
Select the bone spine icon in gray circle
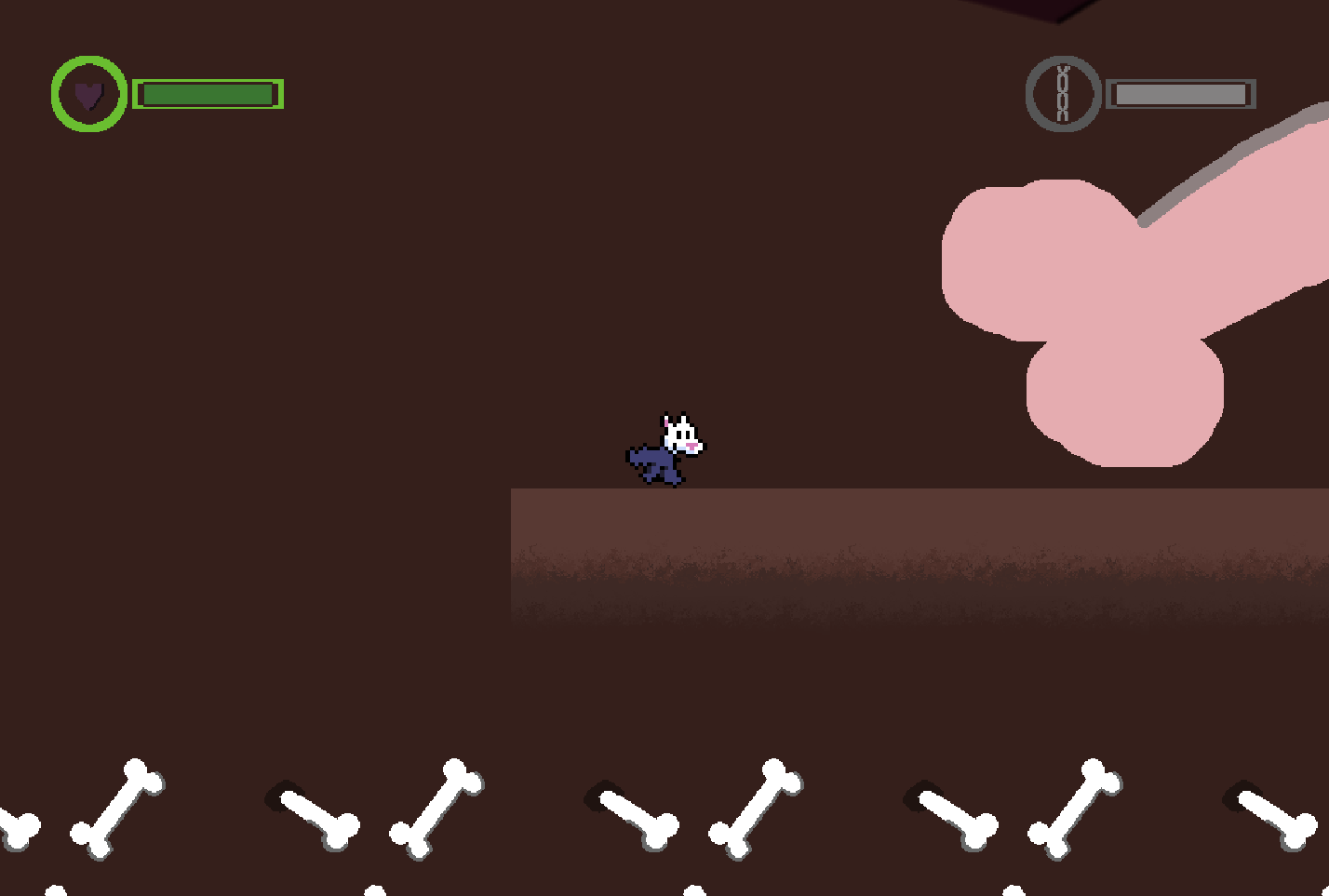point(1062,93)
